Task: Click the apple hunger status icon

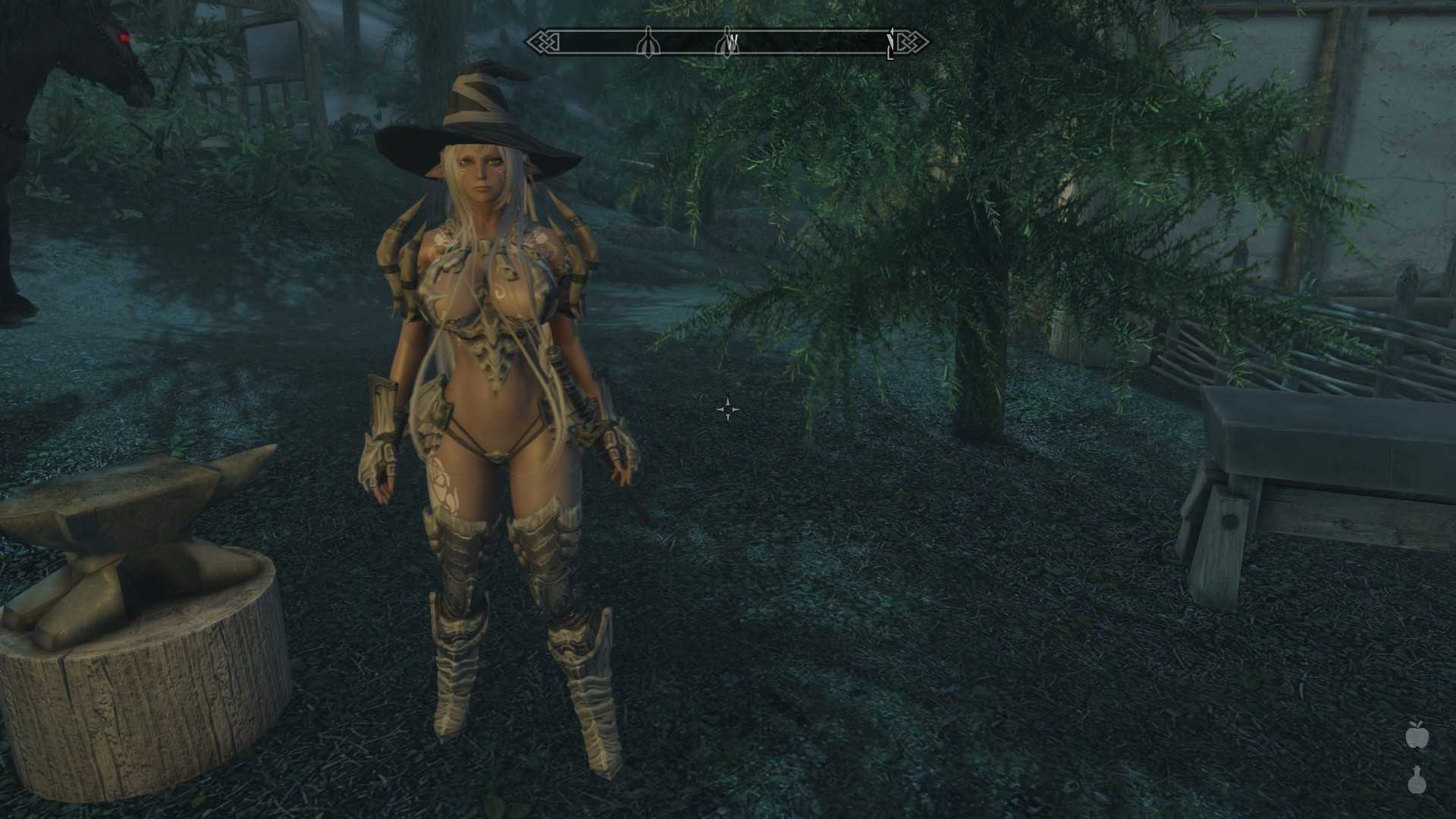Action: click(1416, 735)
